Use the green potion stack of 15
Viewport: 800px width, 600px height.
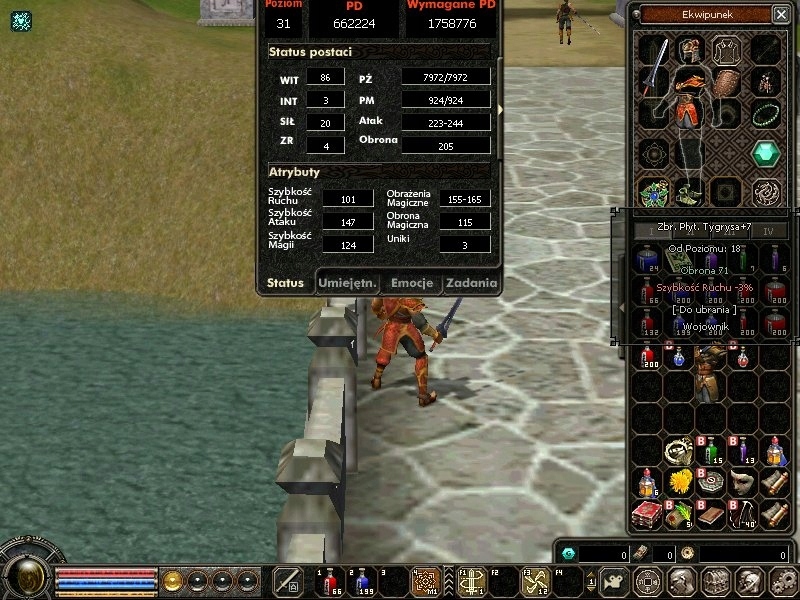pos(711,452)
